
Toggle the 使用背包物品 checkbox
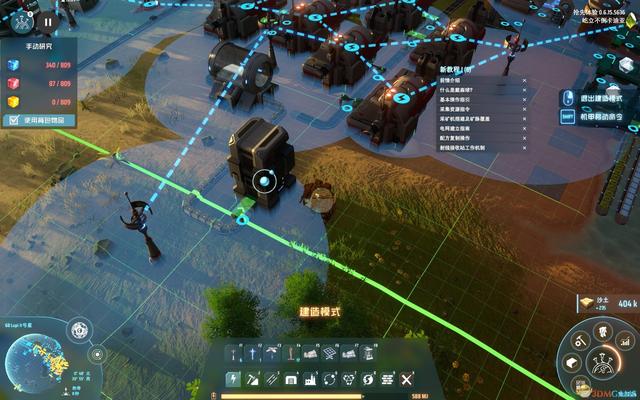(x=14, y=120)
